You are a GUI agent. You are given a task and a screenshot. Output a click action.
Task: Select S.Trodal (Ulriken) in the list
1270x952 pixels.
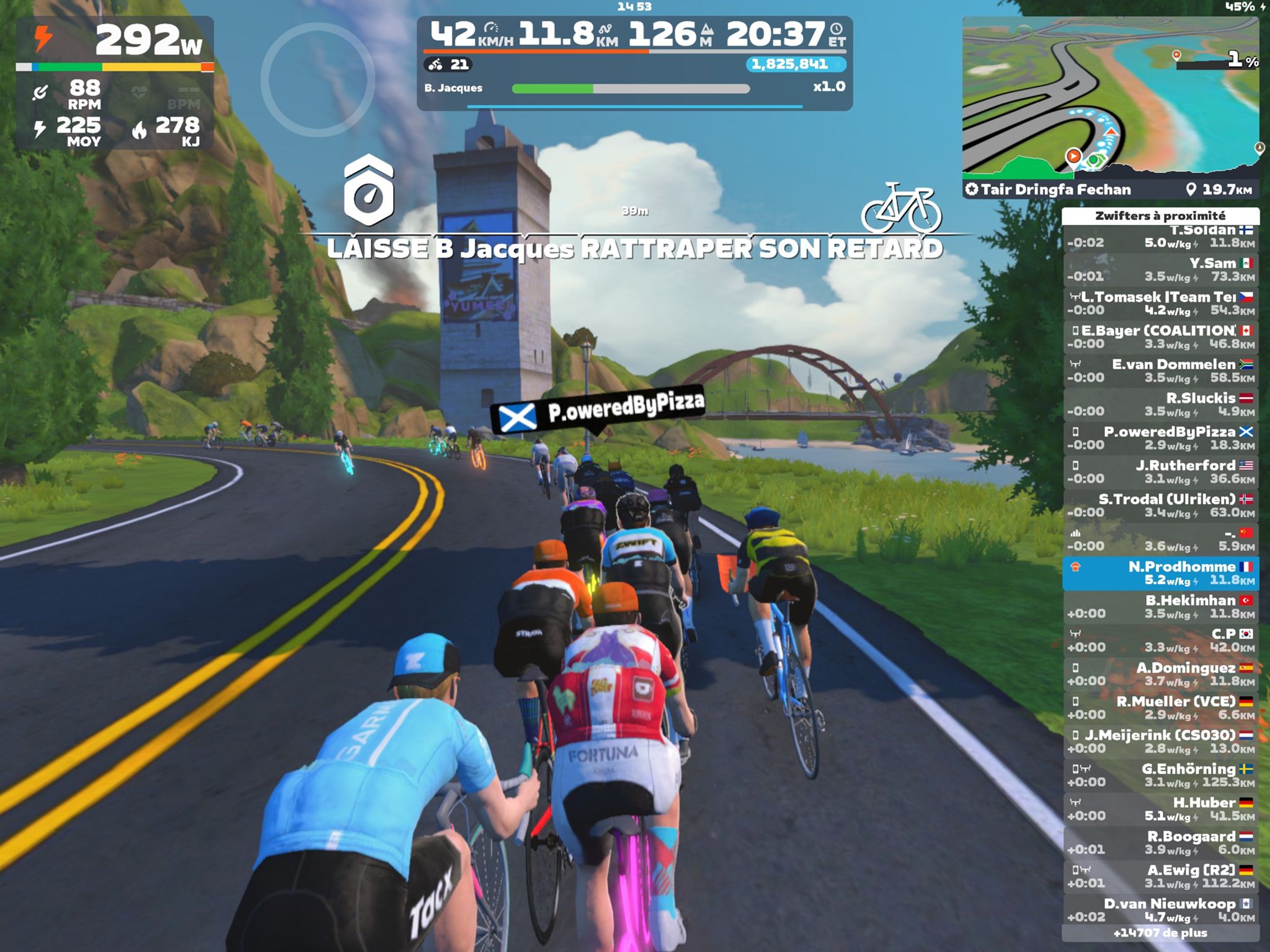pos(1160,506)
